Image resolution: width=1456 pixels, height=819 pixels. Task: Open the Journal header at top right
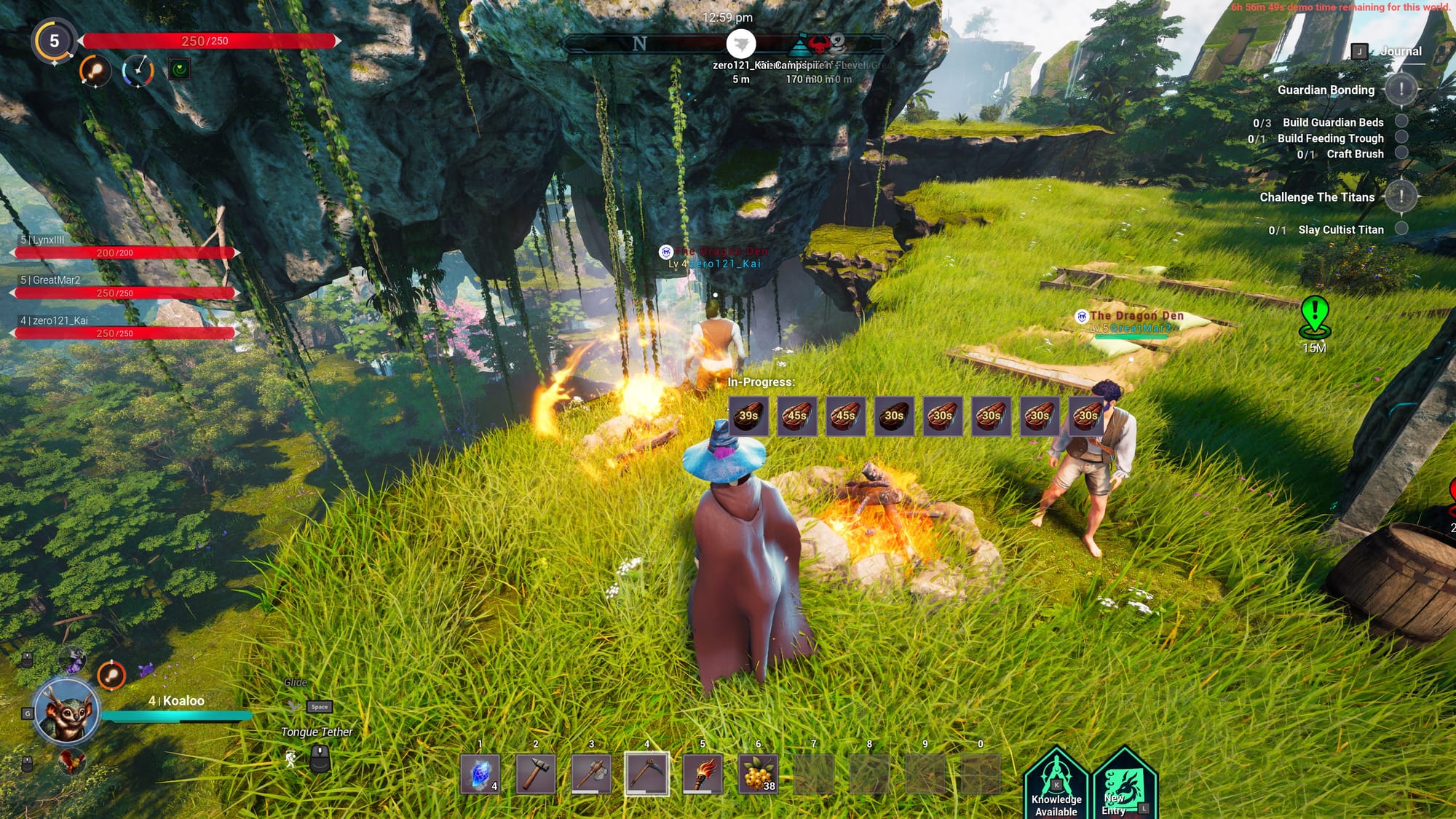click(1400, 51)
